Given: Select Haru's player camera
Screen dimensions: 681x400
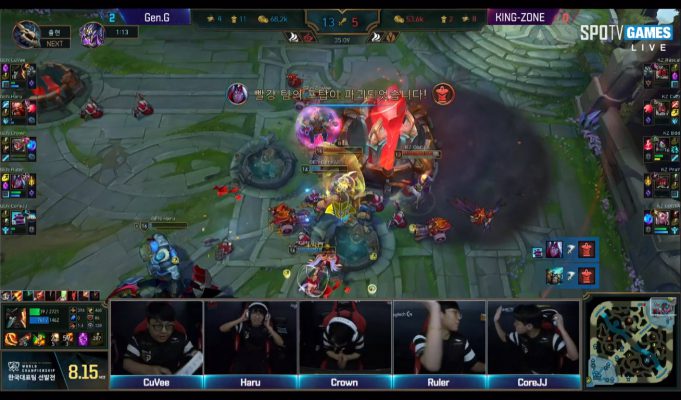Looking at the screenshot, I should 250,338.
